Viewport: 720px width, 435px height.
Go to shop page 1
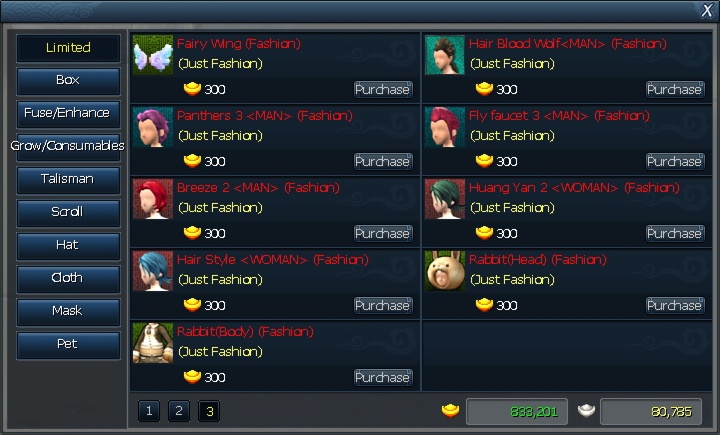click(x=149, y=410)
